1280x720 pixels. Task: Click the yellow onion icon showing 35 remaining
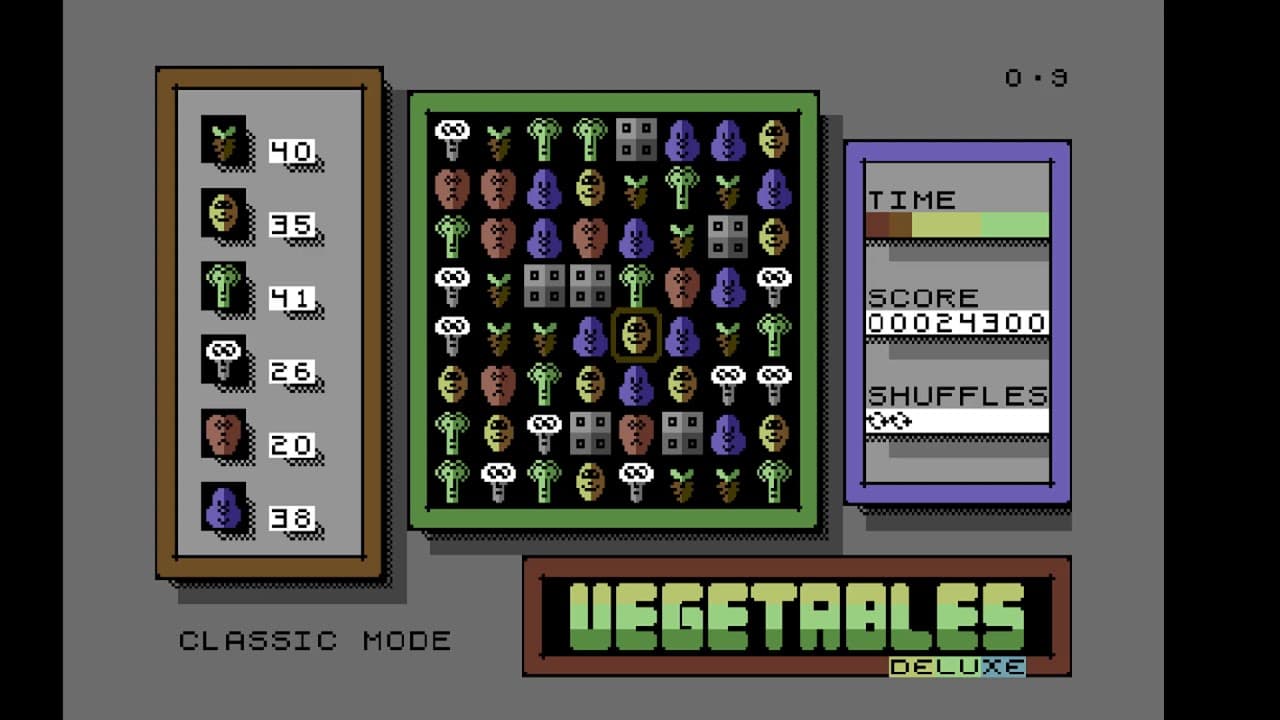pyautogui.click(x=225, y=213)
